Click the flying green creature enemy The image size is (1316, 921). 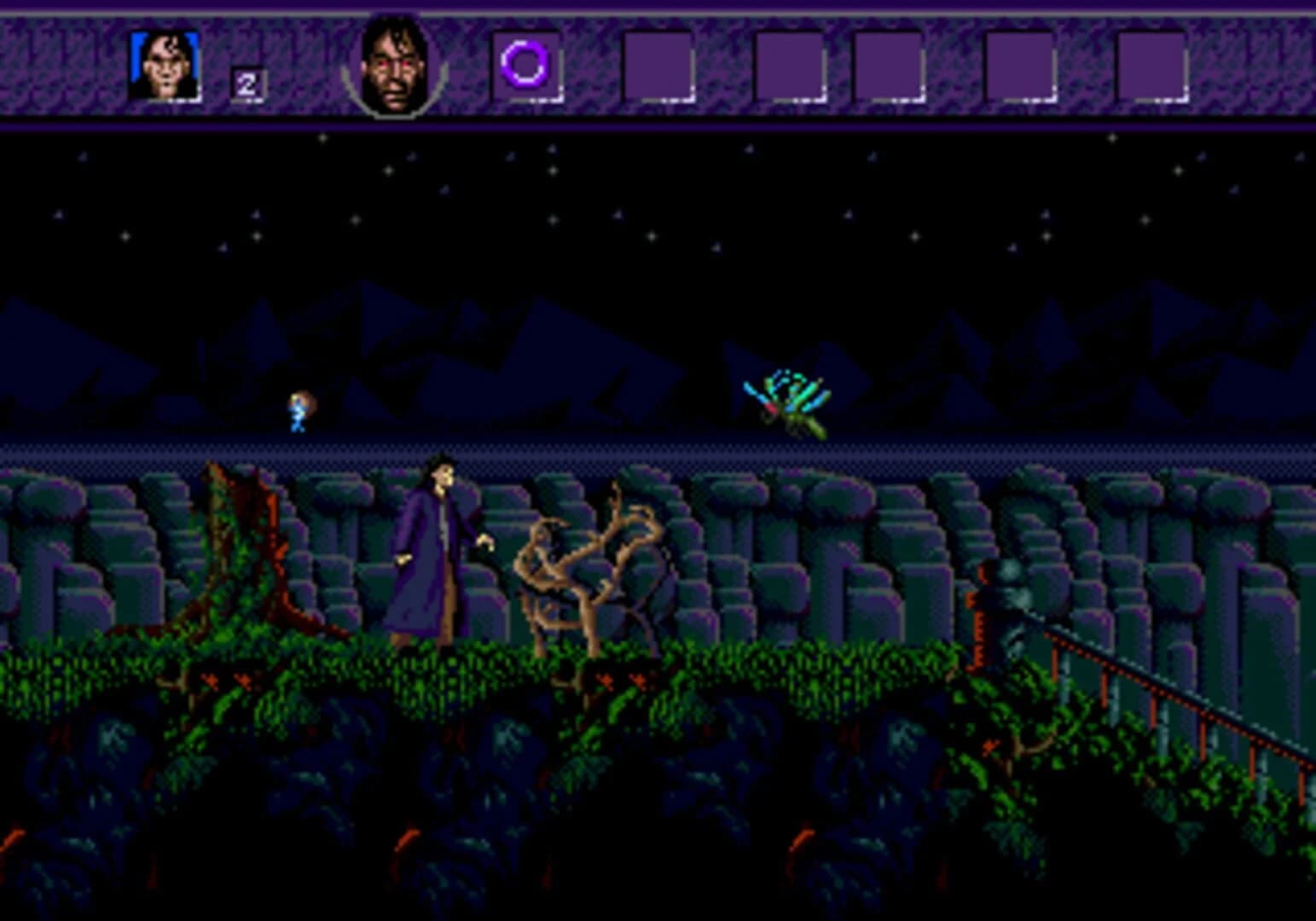(785, 401)
